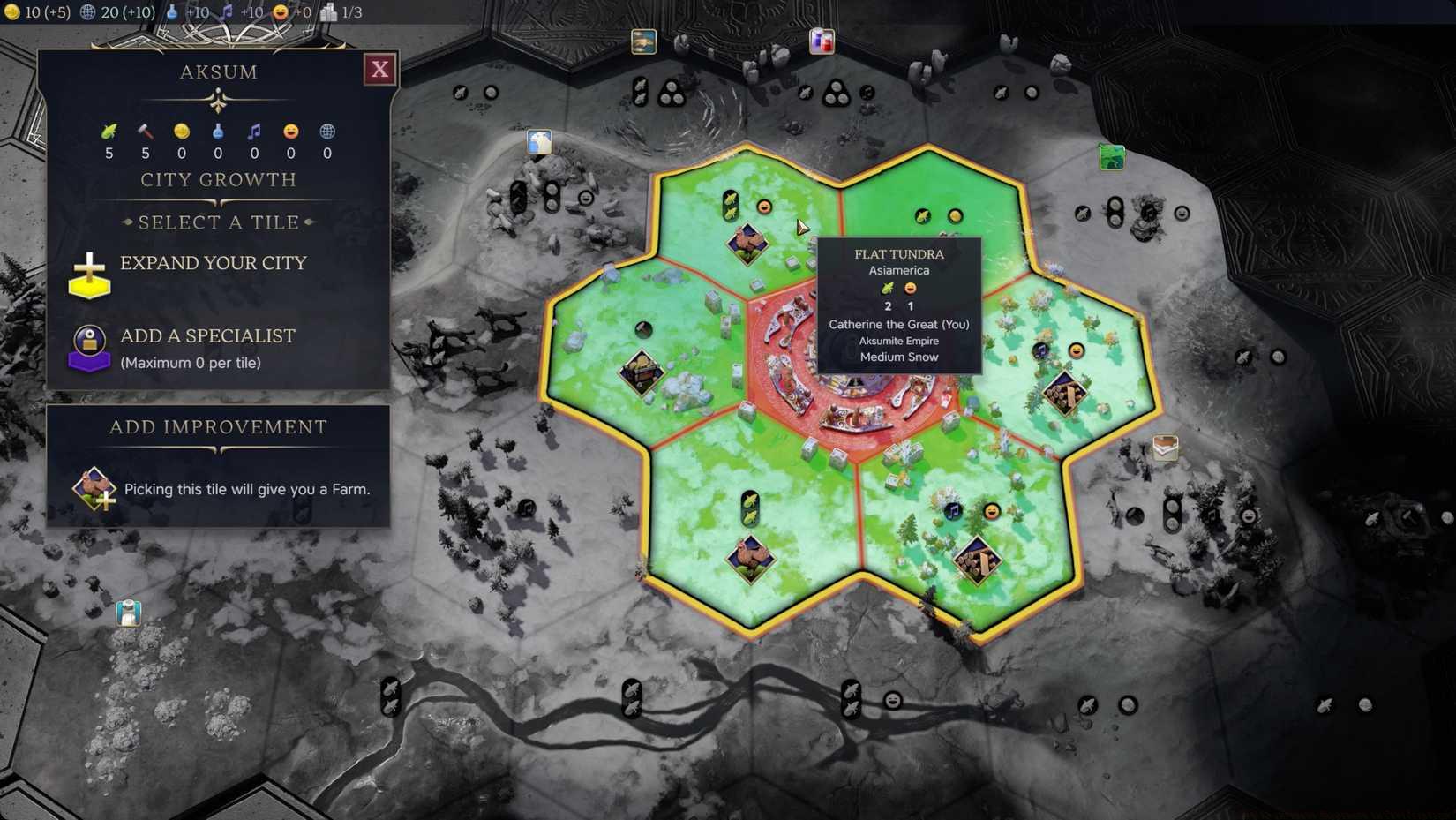Select the gold coin counter showing 10

coord(11,11)
